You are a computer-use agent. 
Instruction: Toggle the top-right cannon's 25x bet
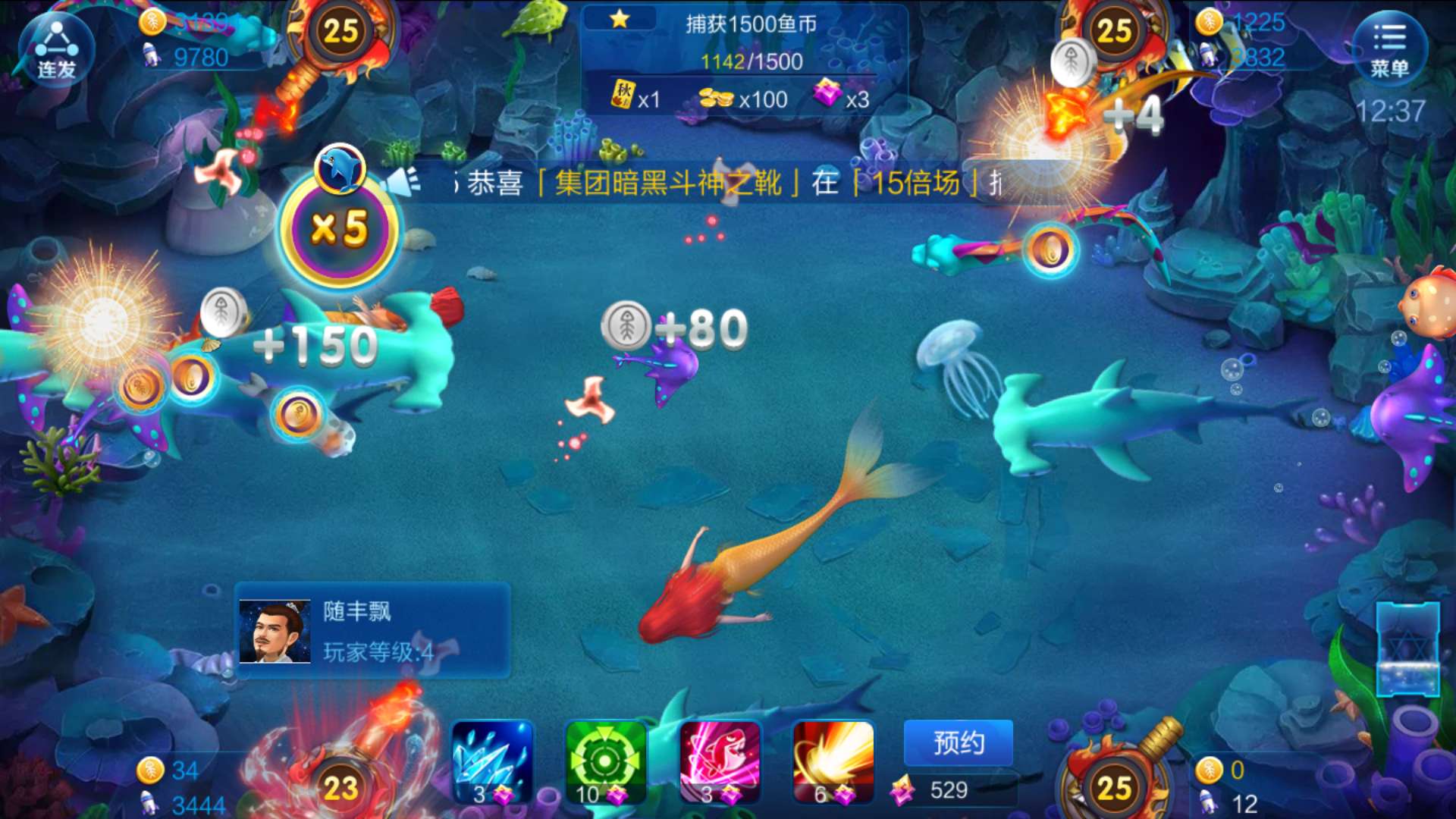(x=1116, y=33)
